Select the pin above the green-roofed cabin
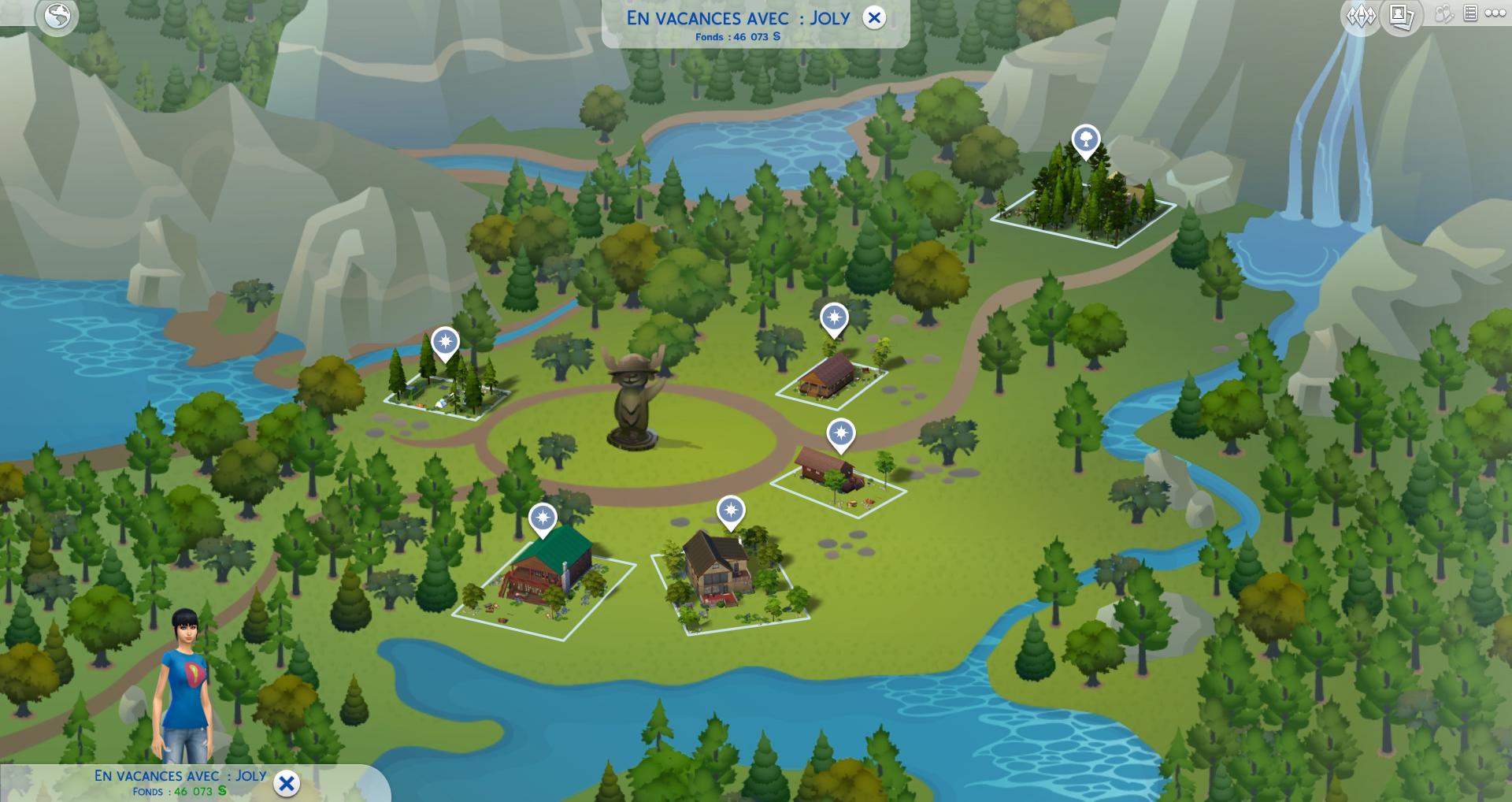The height and width of the screenshot is (802, 1512). click(x=543, y=518)
